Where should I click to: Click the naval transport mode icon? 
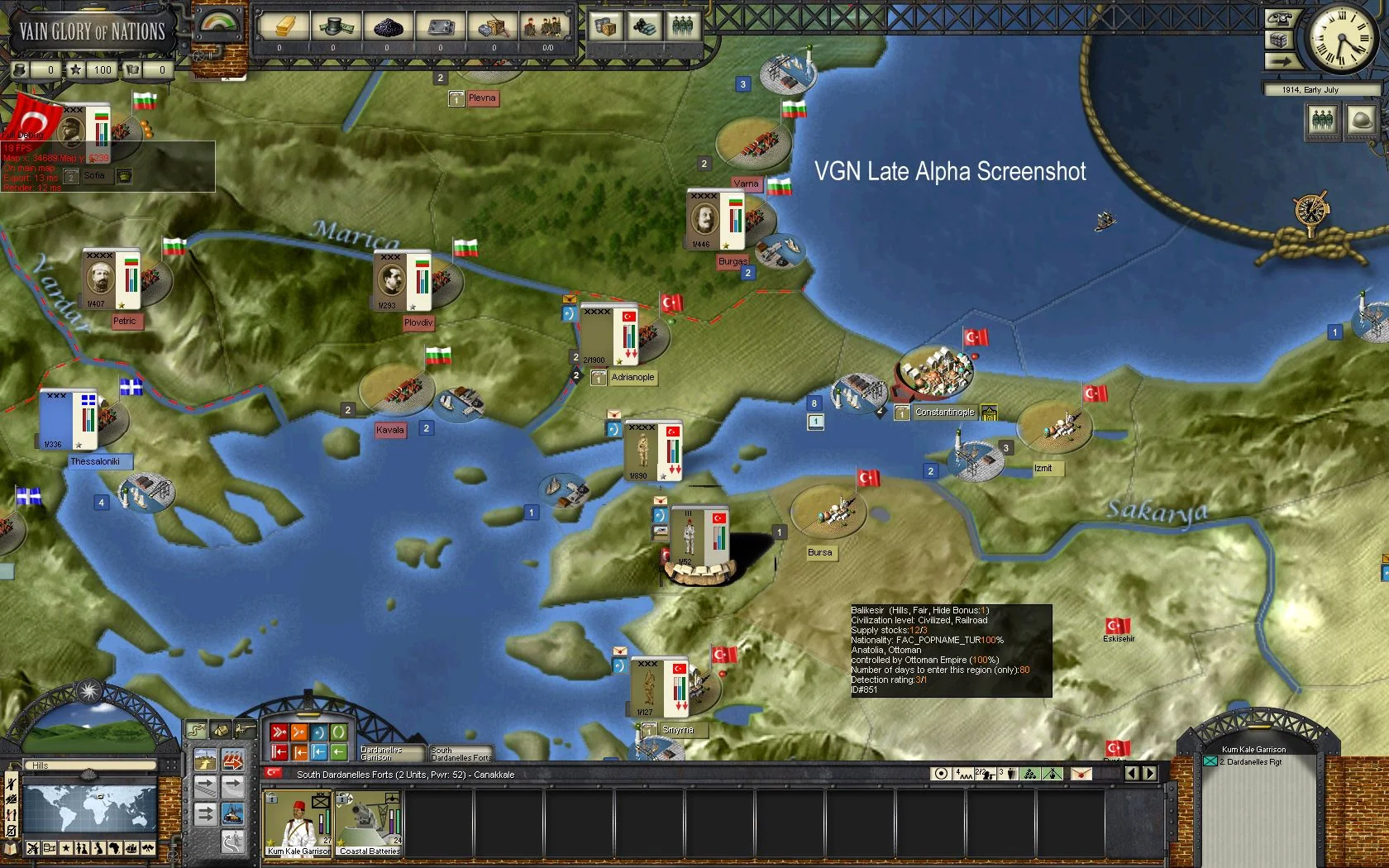coord(233,813)
